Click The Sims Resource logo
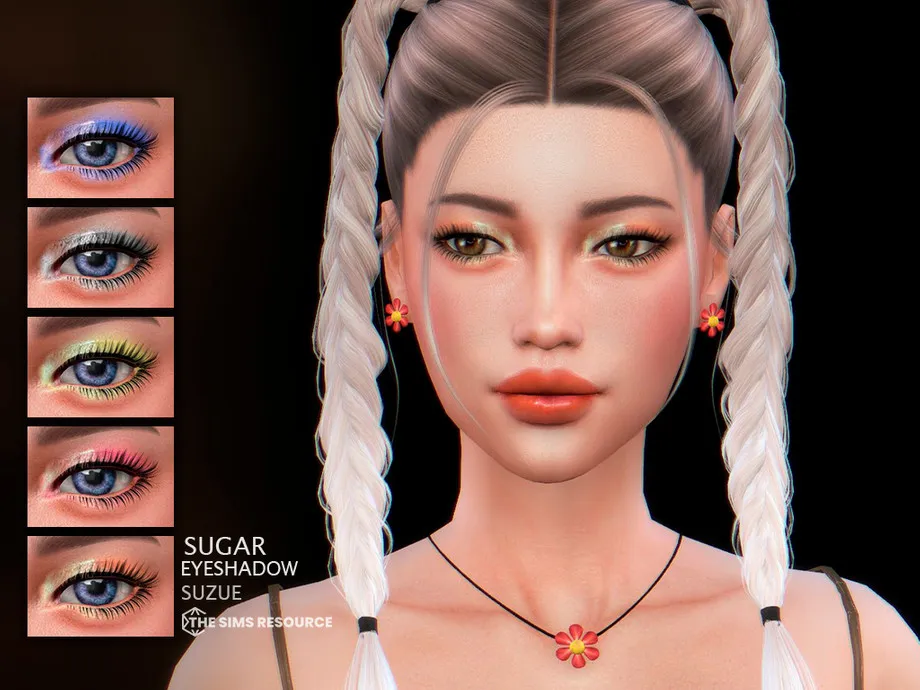920x690 pixels. (254, 622)
